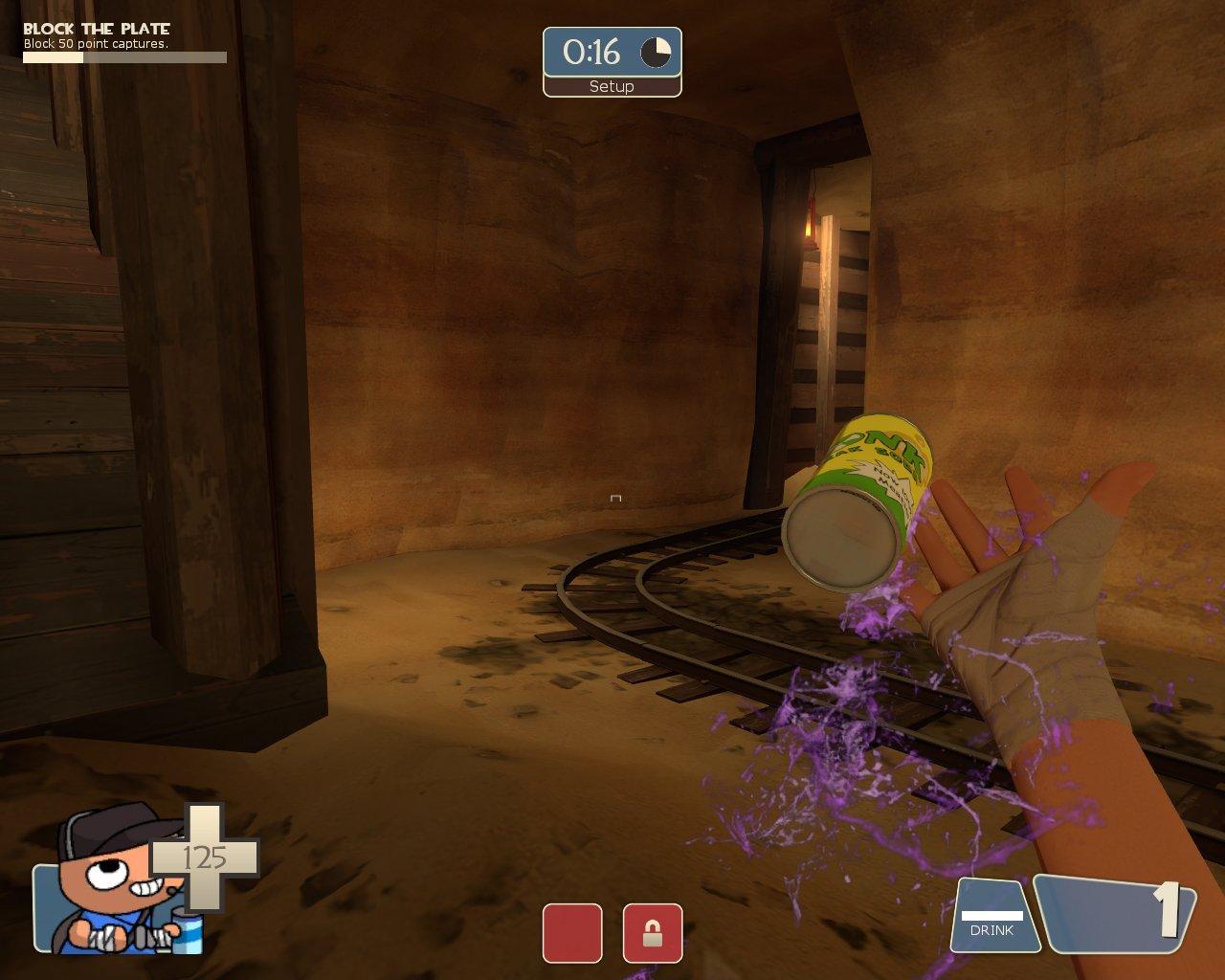Click the unlocked red control point icon

tap(572, 933)
